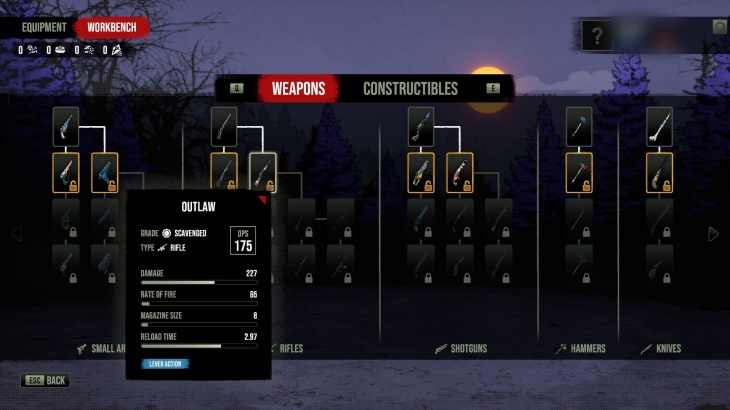The image size is (730, 410).
Task: Choose the unlocked base hammer tile
Action: coord(579,127)
